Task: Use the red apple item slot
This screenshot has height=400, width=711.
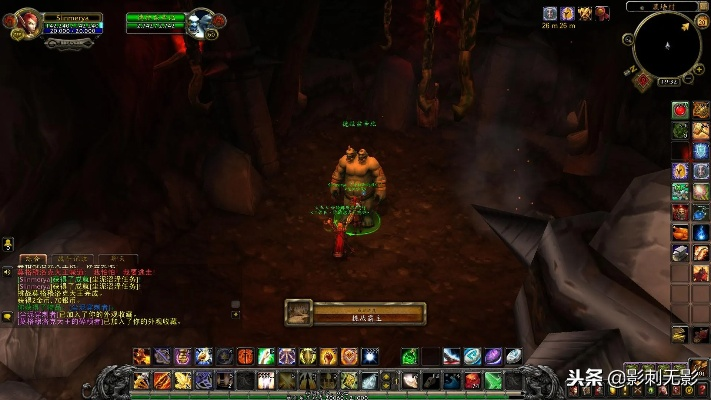Action: click(681, 109)
